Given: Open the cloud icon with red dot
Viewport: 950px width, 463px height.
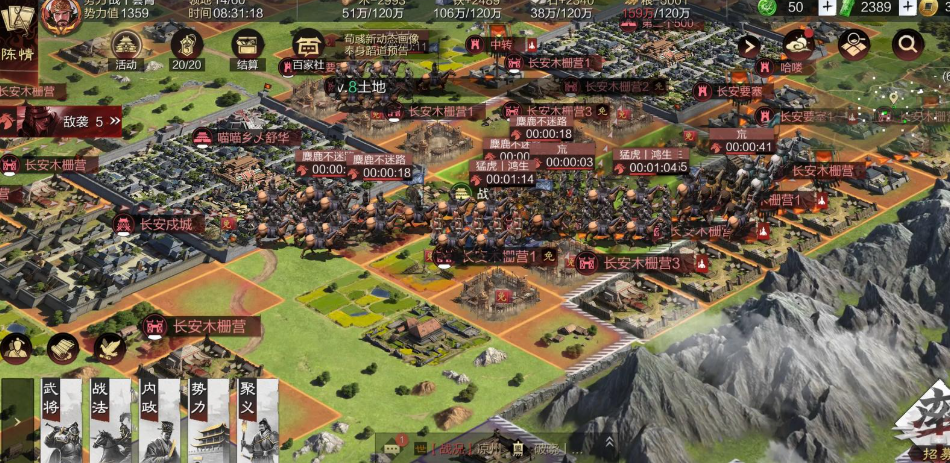Looking at the screenshot, I should [799, 42].
